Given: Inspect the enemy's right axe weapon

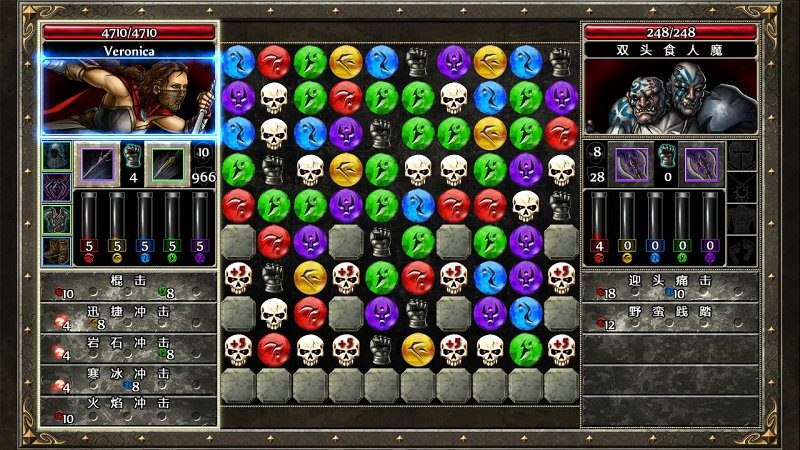Looking at the screenshot, I should pos(702,163).
